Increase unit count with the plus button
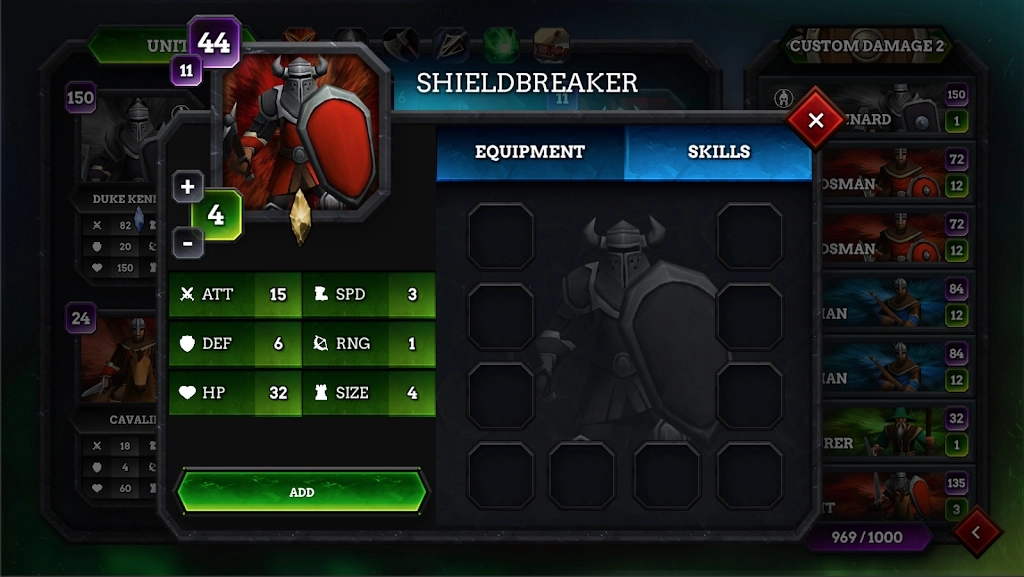Screen dimensions: 1024x577 pyautogui.click(x=188, y=187)
